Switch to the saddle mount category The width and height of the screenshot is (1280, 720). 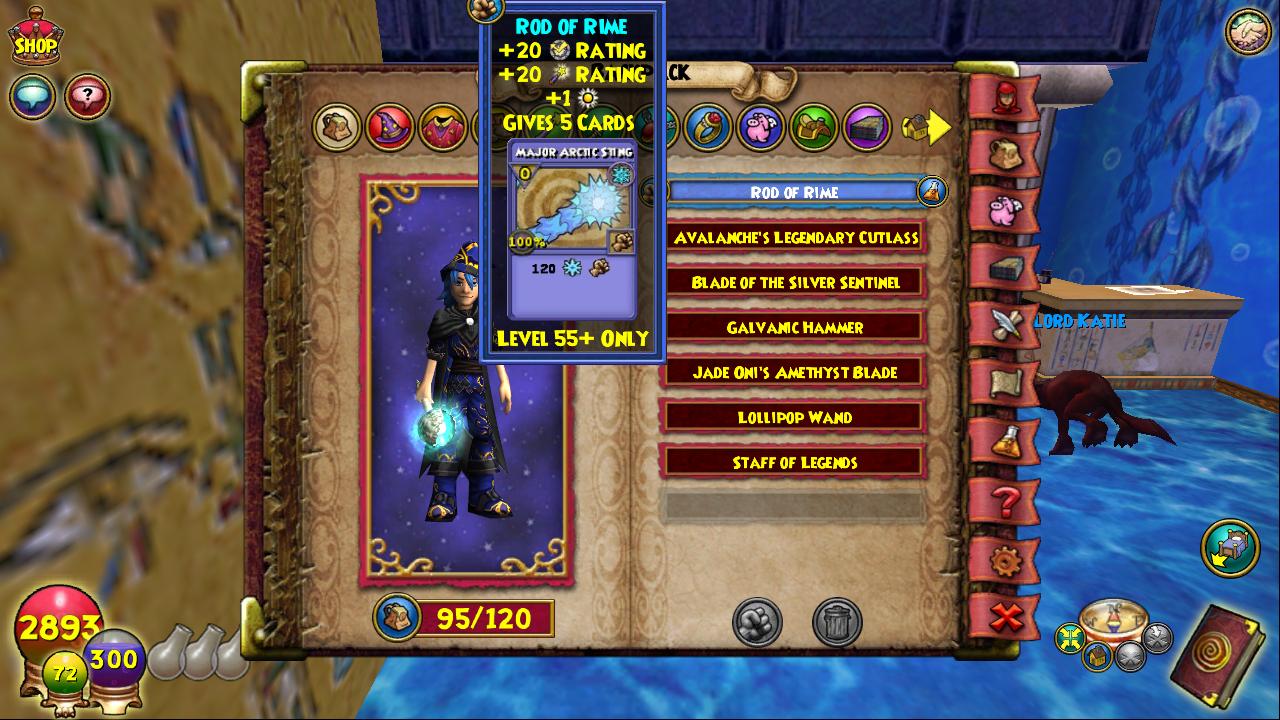(x=814, y=127)
